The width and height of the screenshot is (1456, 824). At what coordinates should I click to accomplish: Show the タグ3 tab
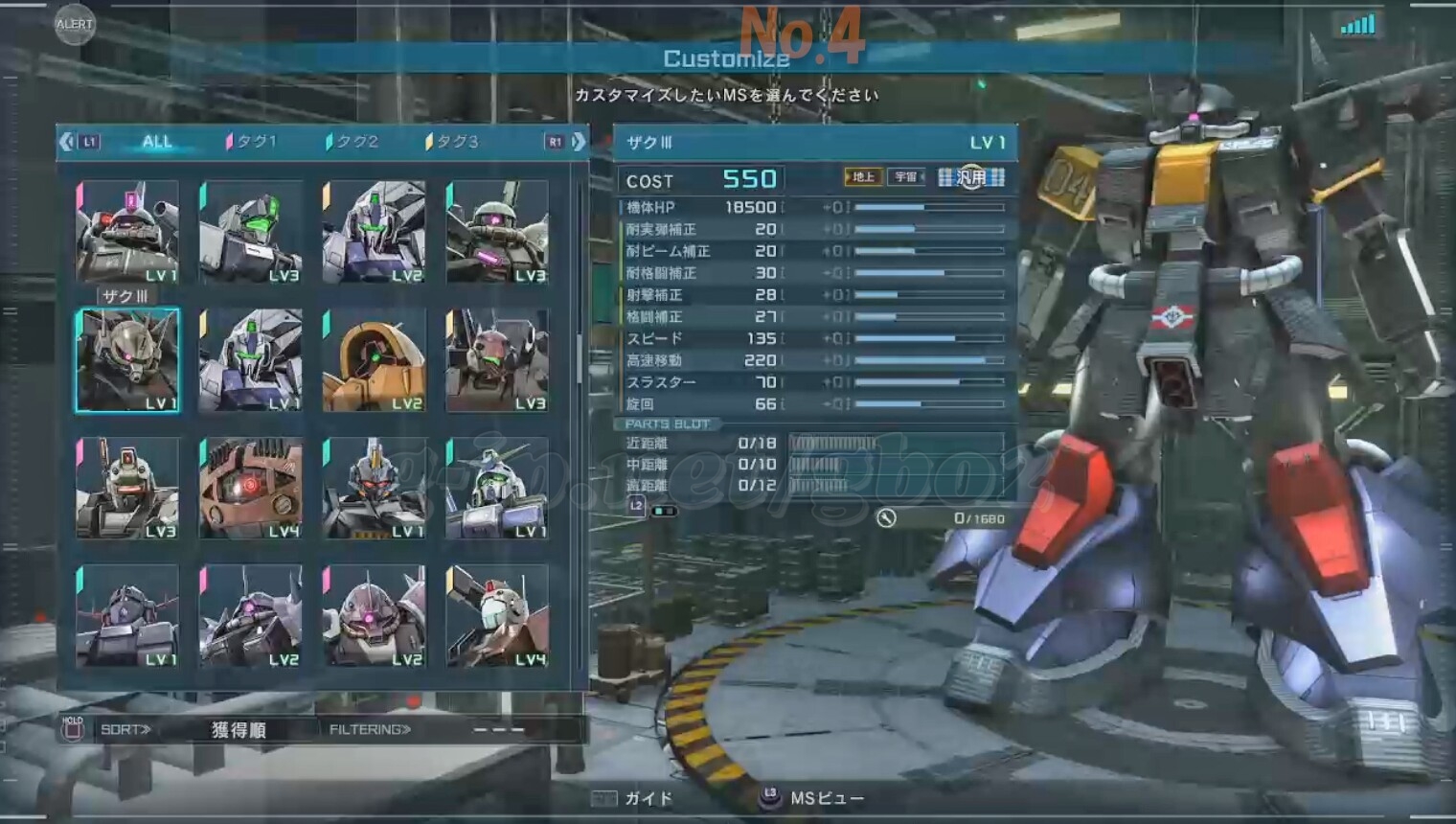452,142
